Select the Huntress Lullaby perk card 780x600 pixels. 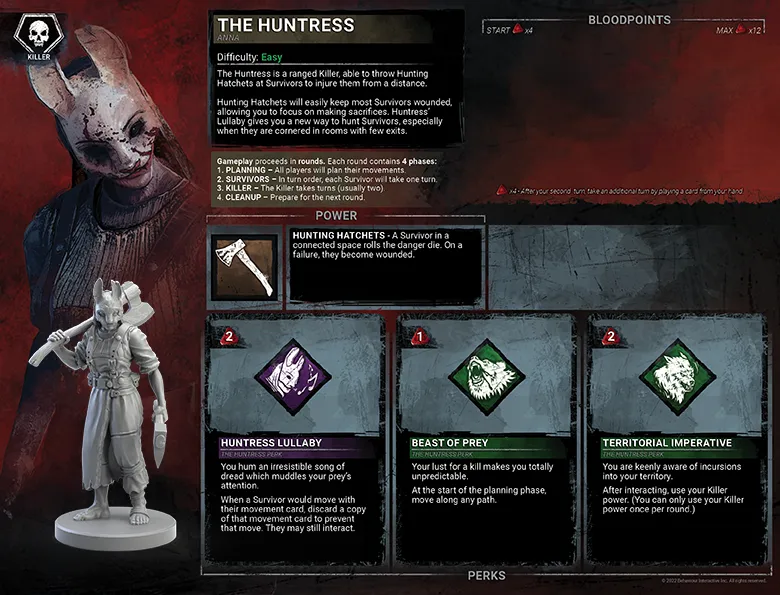[x=295, y=440]
